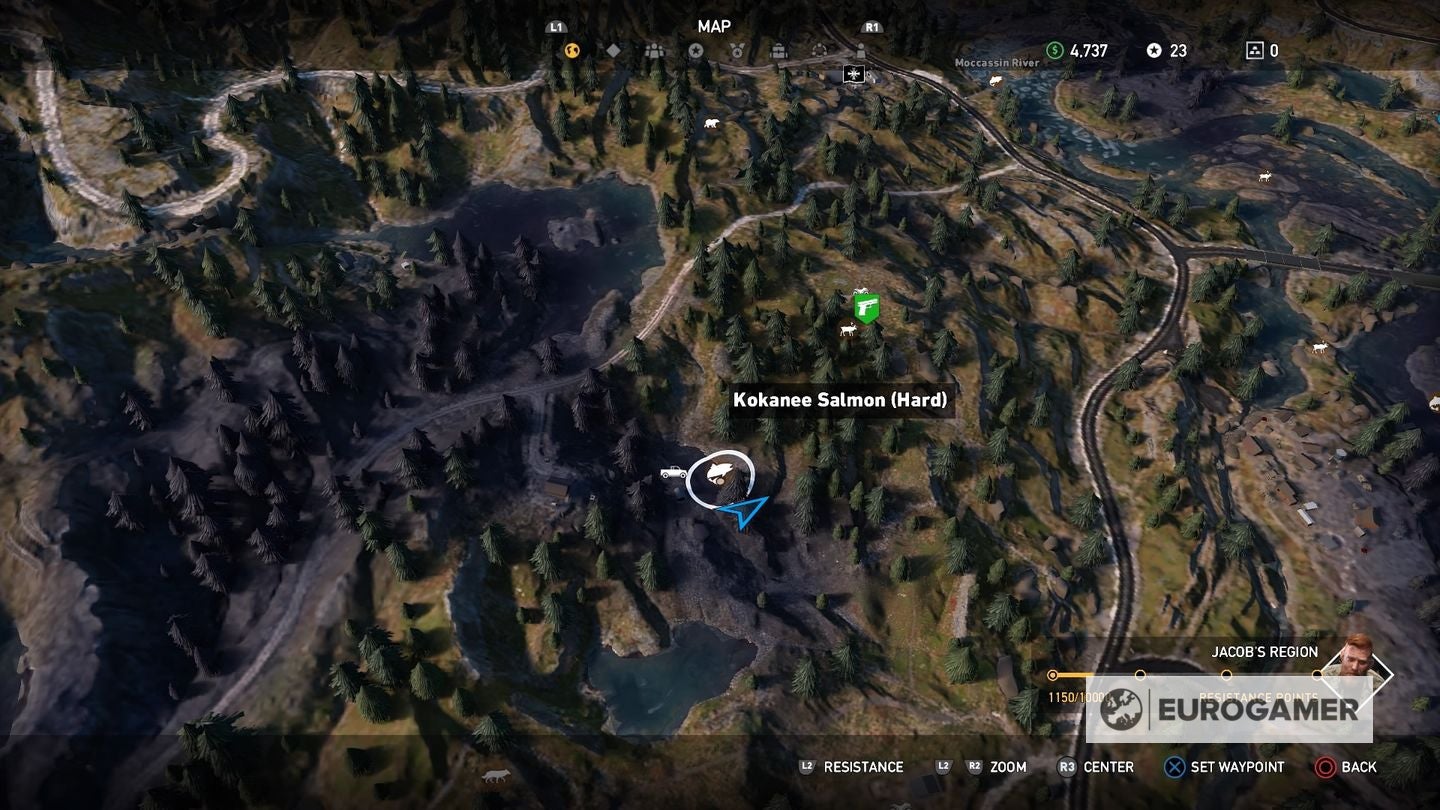The width and height of the screenshot is (1440, 810).
Task: Switch to the R1 map tab
Action: pos(871,27)
